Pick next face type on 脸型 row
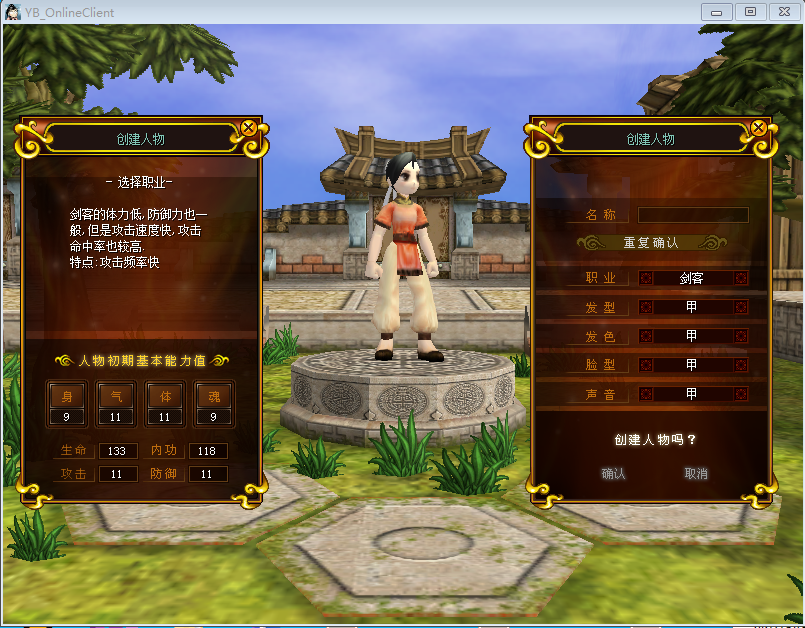This screenshot has height=628, width=805. [x=741, y=366]
